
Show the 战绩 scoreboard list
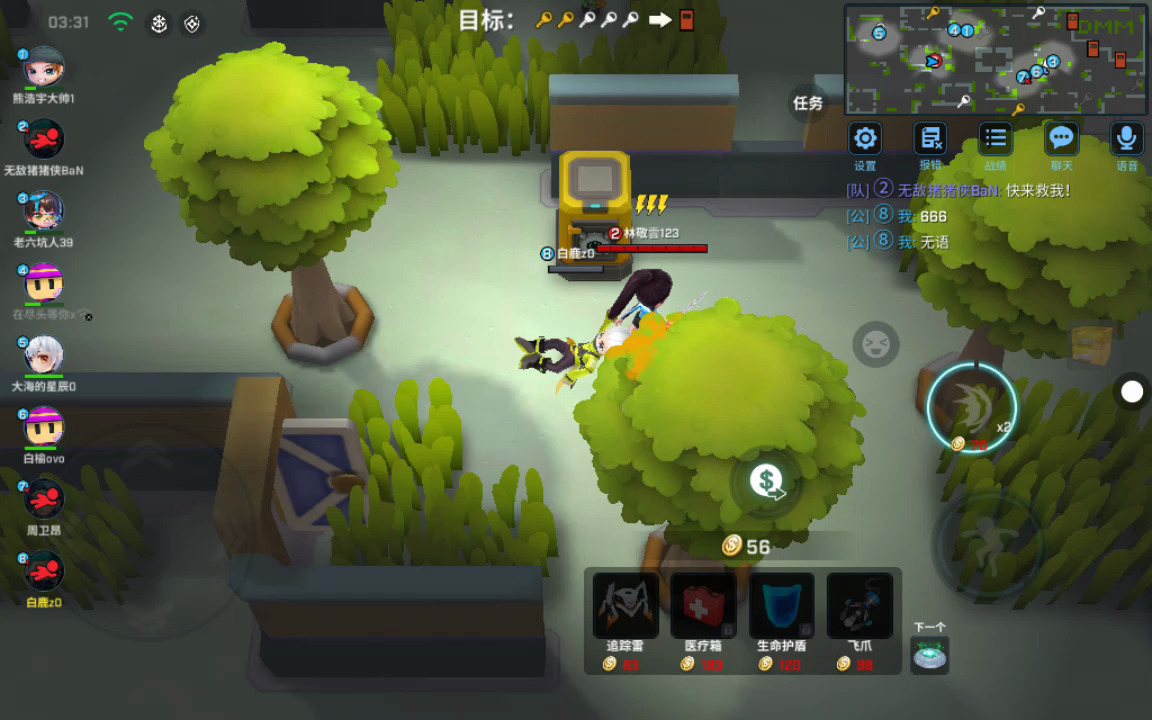(995, 139)
